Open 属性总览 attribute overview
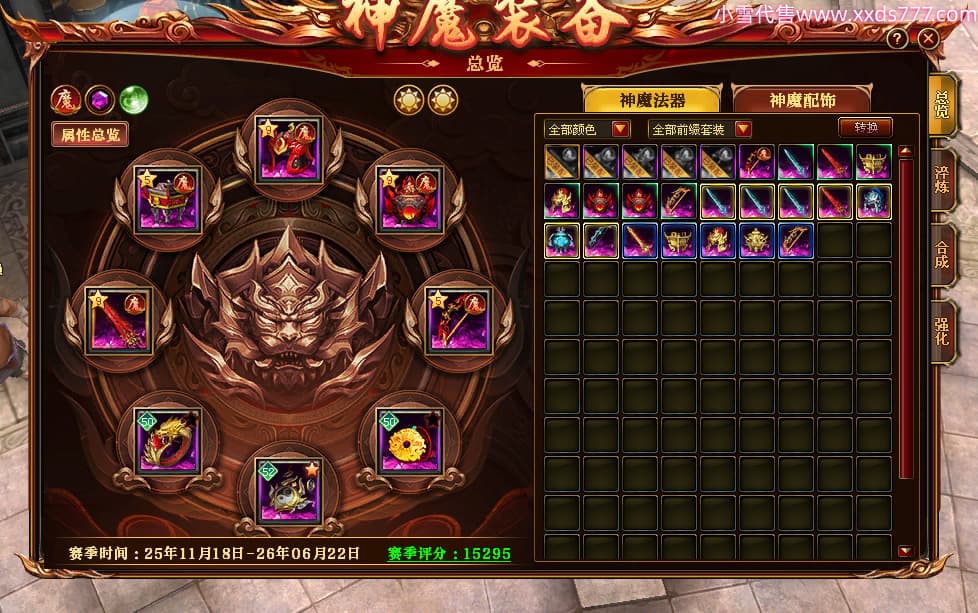This screenshot has width=978, height=613. pos(90,134)
